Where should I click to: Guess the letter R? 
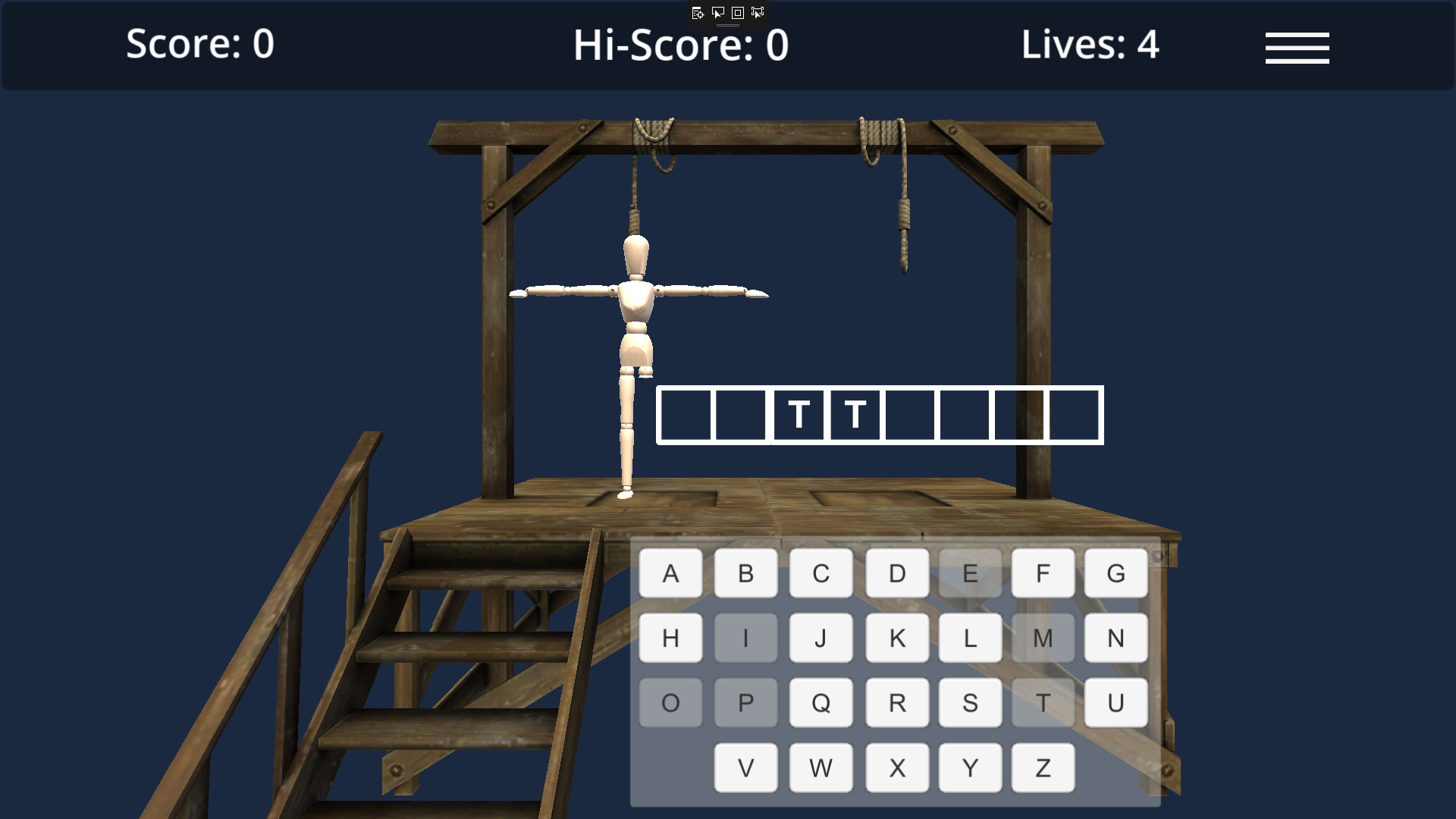(x=896, y=701)
